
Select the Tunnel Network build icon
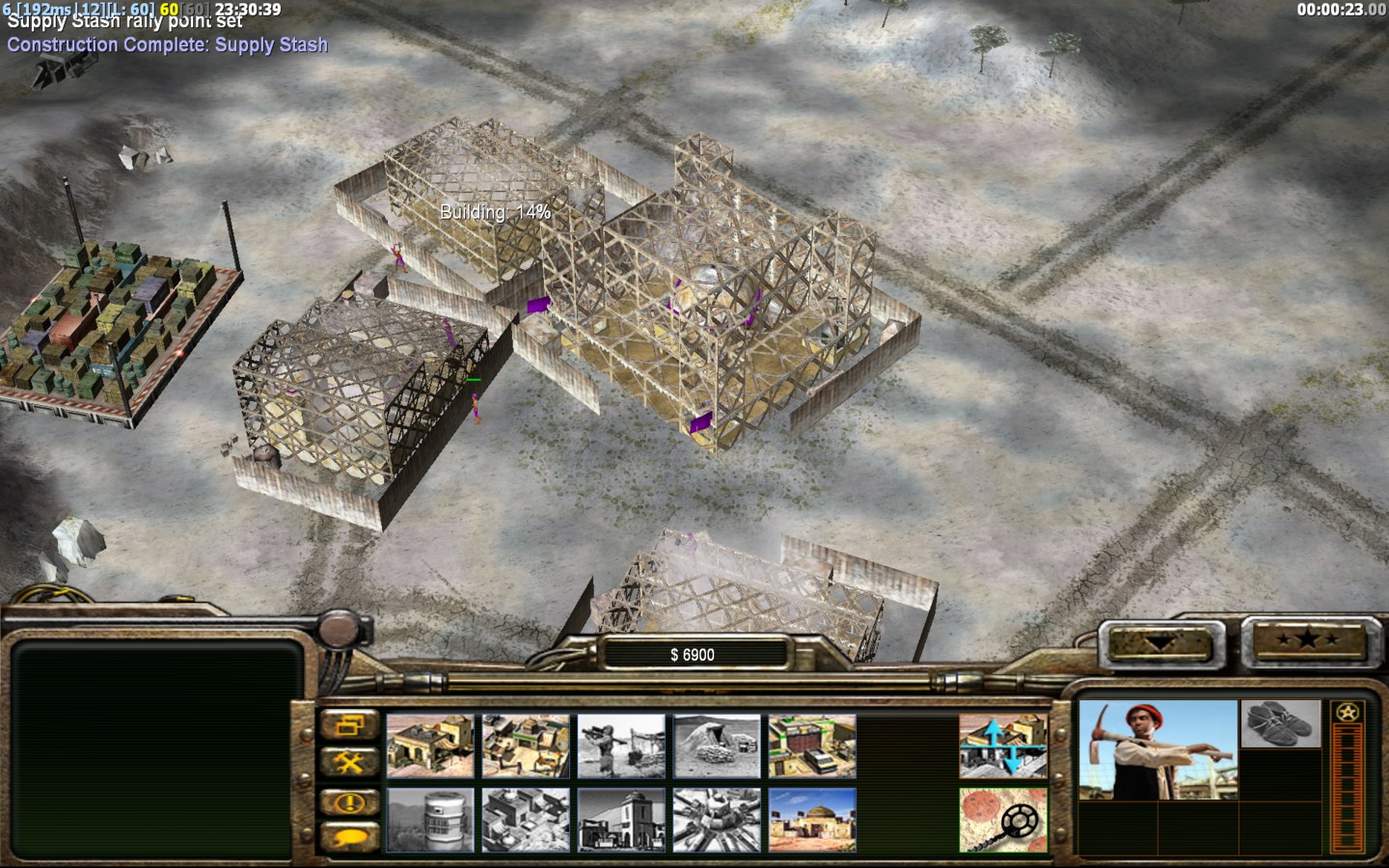(x=717, y=746)
